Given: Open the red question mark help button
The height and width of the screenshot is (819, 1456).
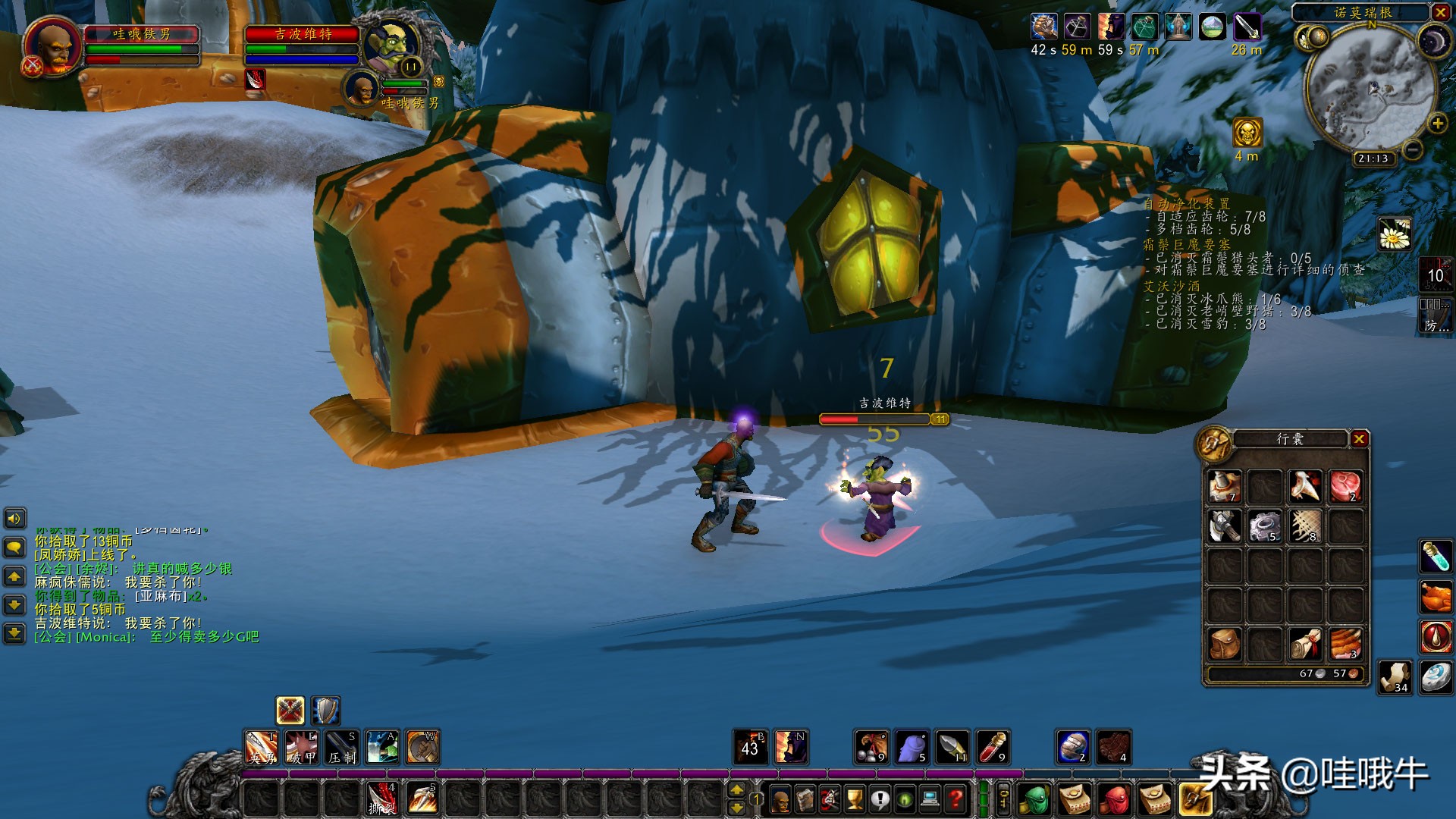Looking at the screenshot, I should tap(956, 798).
